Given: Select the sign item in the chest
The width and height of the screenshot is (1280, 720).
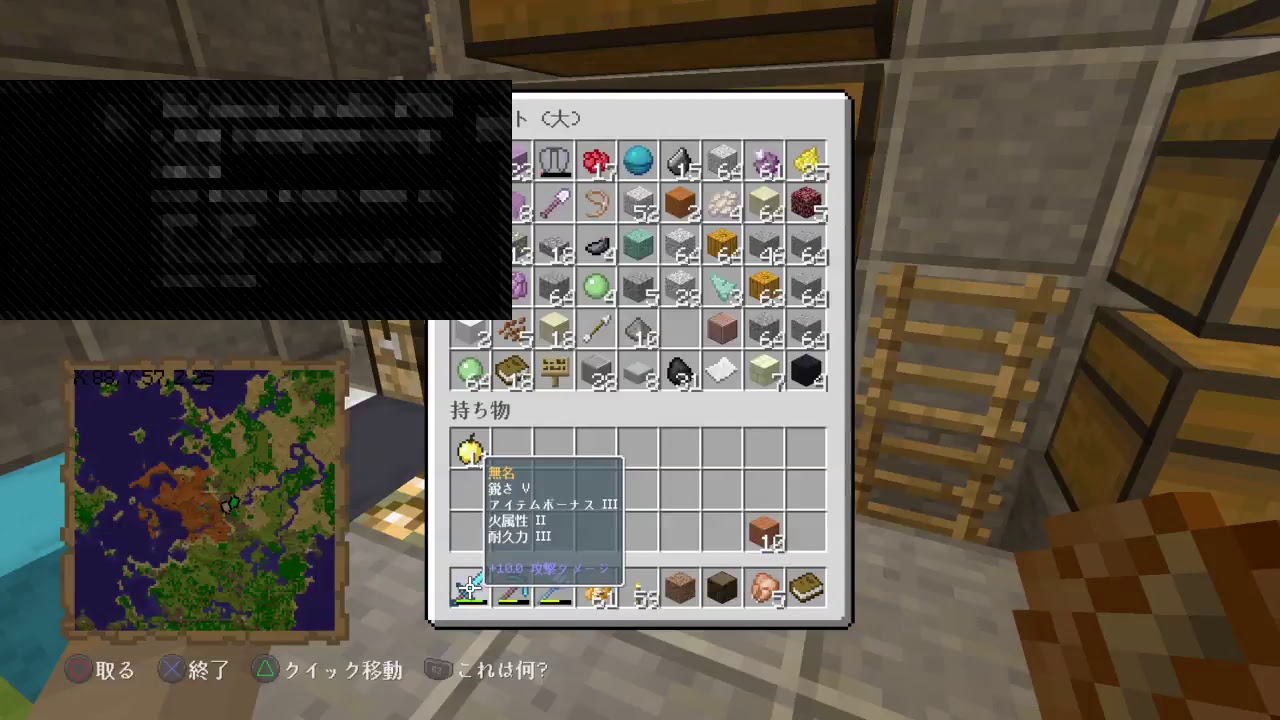Looking at the screenshot, I should 555,373.
